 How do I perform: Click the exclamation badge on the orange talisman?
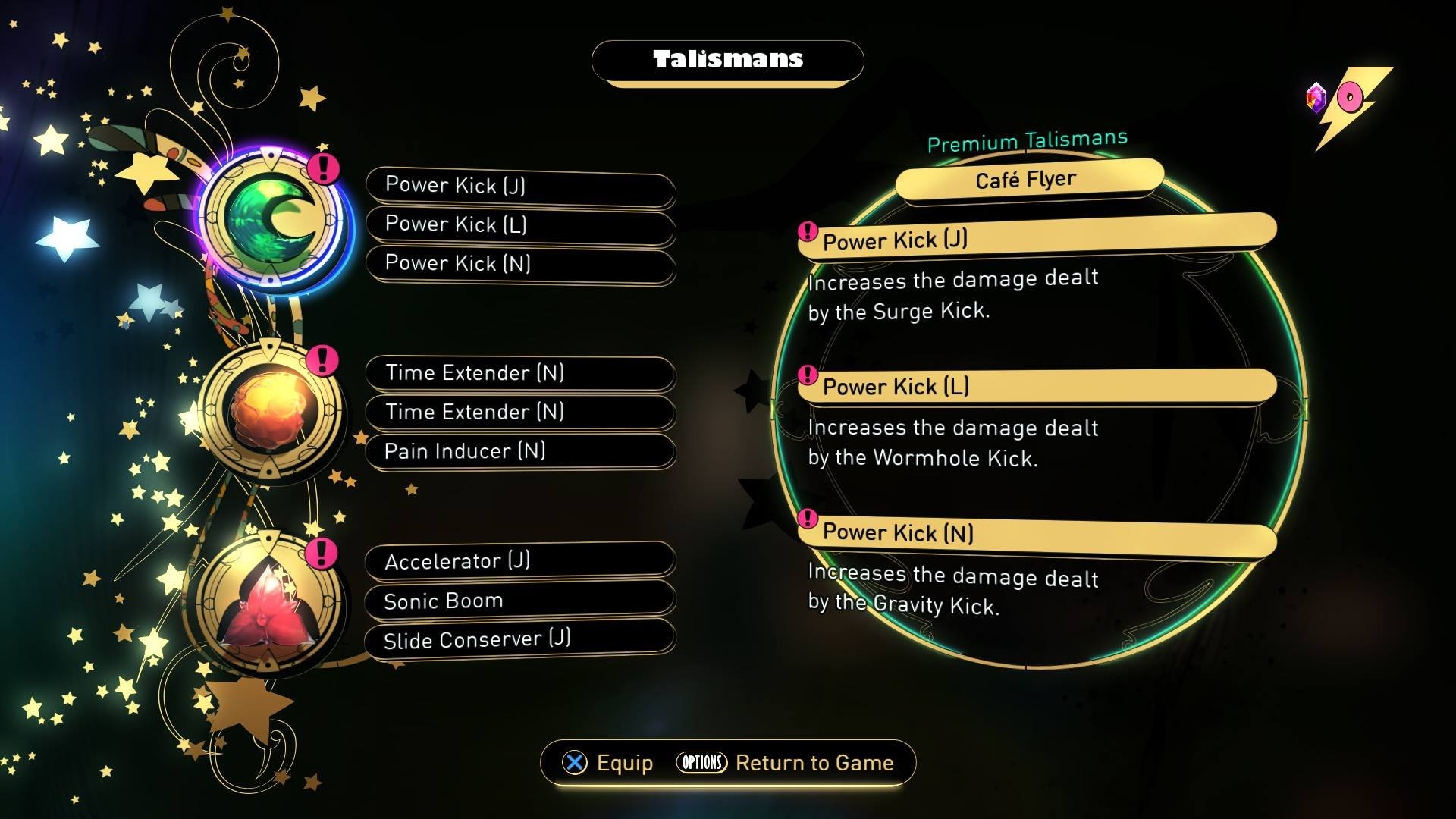(325, 362)
